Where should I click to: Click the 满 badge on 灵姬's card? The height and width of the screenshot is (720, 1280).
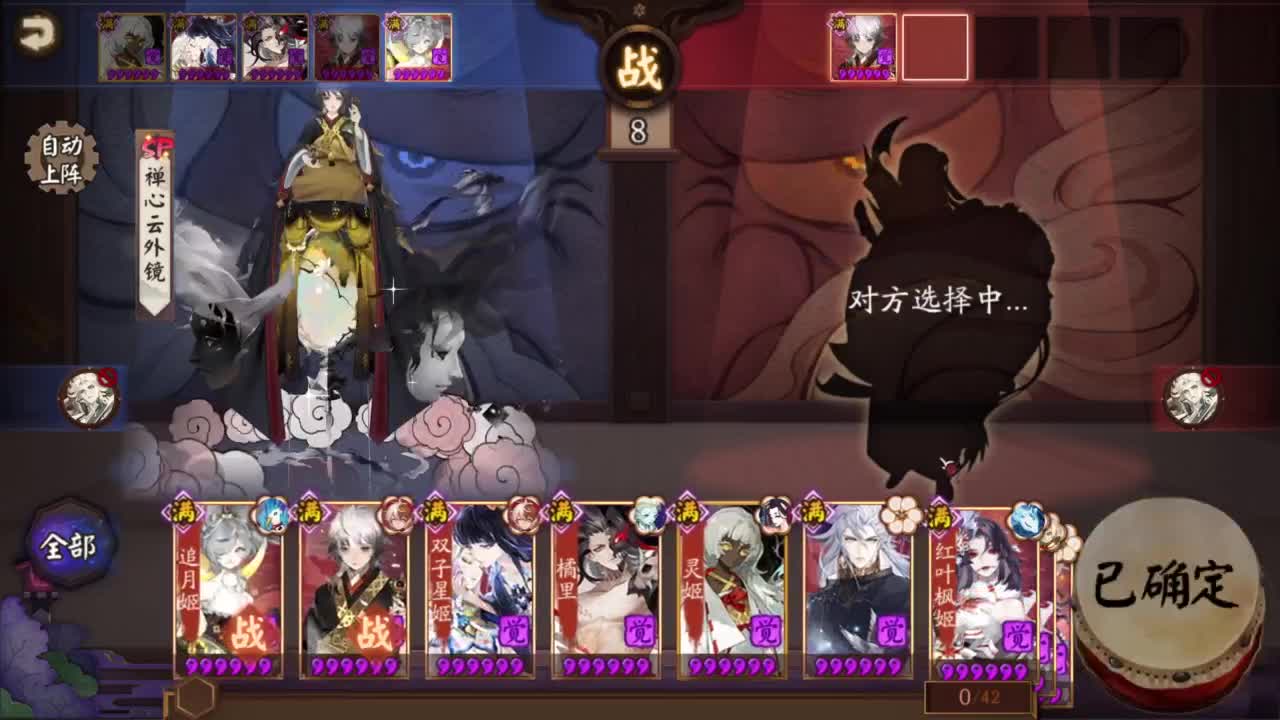tap(688, 512)
